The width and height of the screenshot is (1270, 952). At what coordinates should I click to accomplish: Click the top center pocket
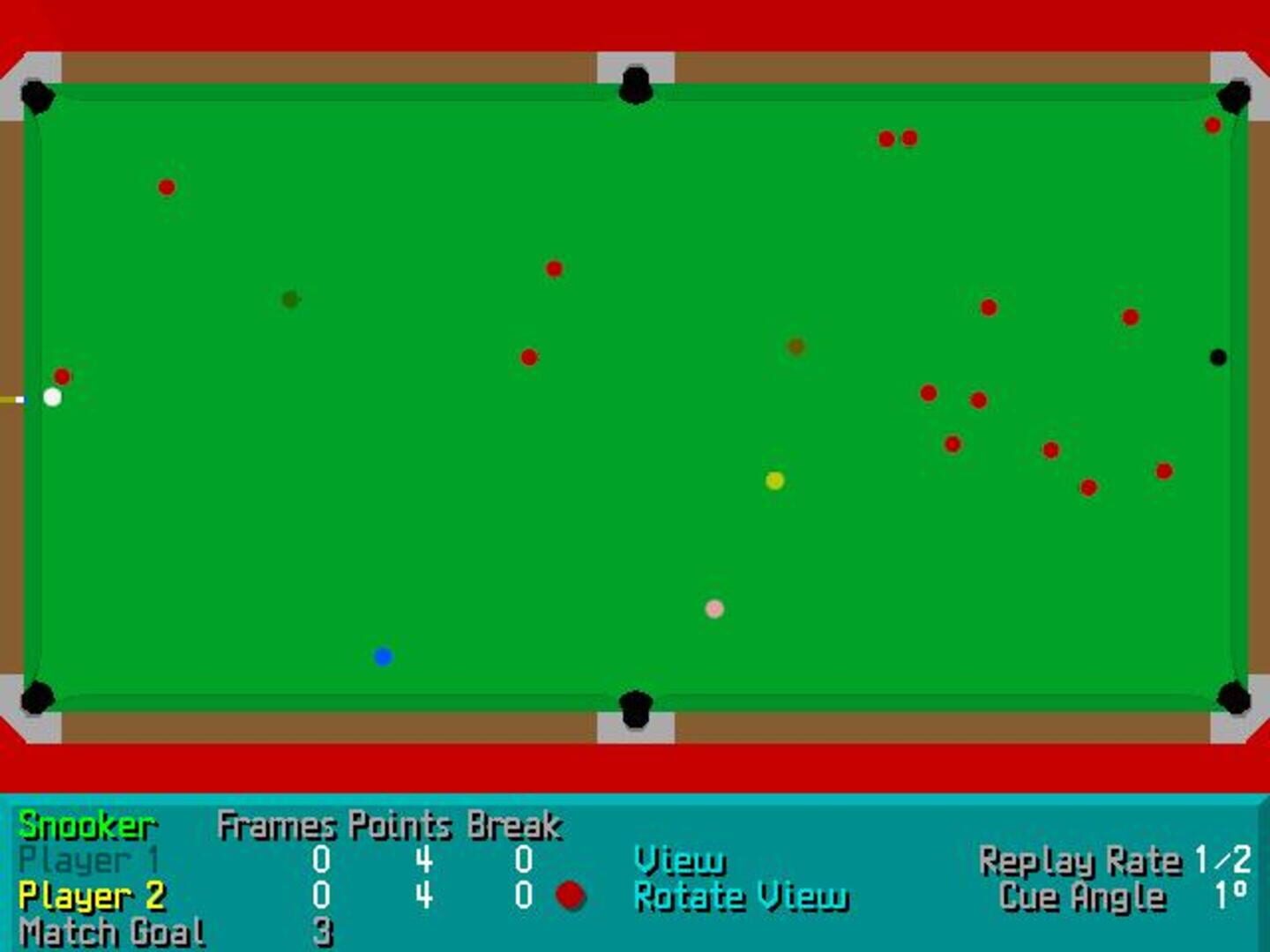coord(635,81)
